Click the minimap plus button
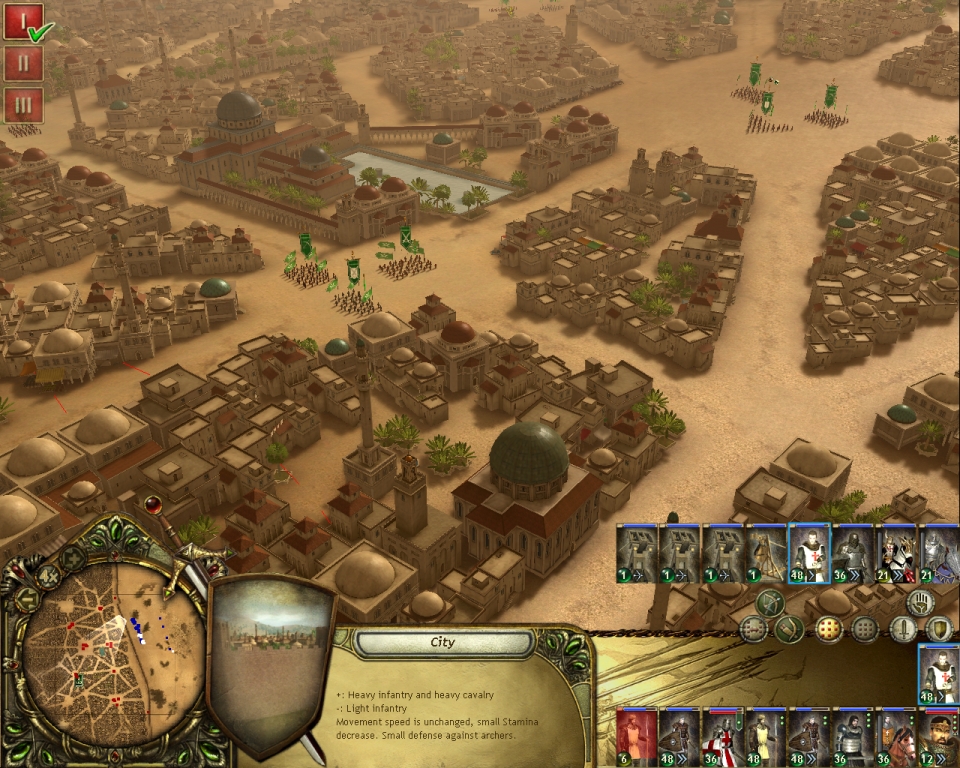 click(72, 557)
